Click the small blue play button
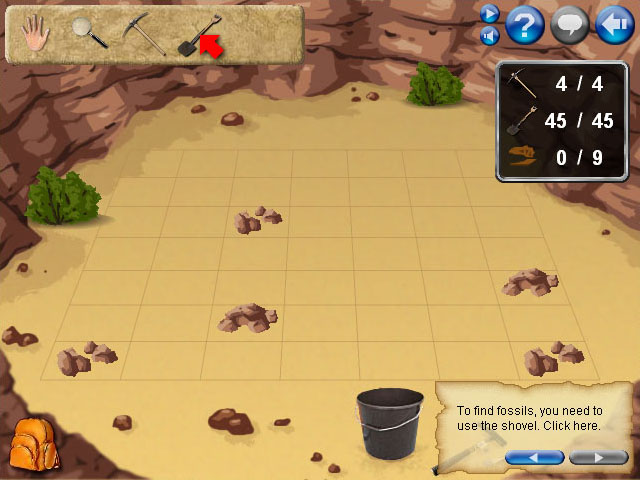Screen dimensions: 640x480 pos(489,14)
